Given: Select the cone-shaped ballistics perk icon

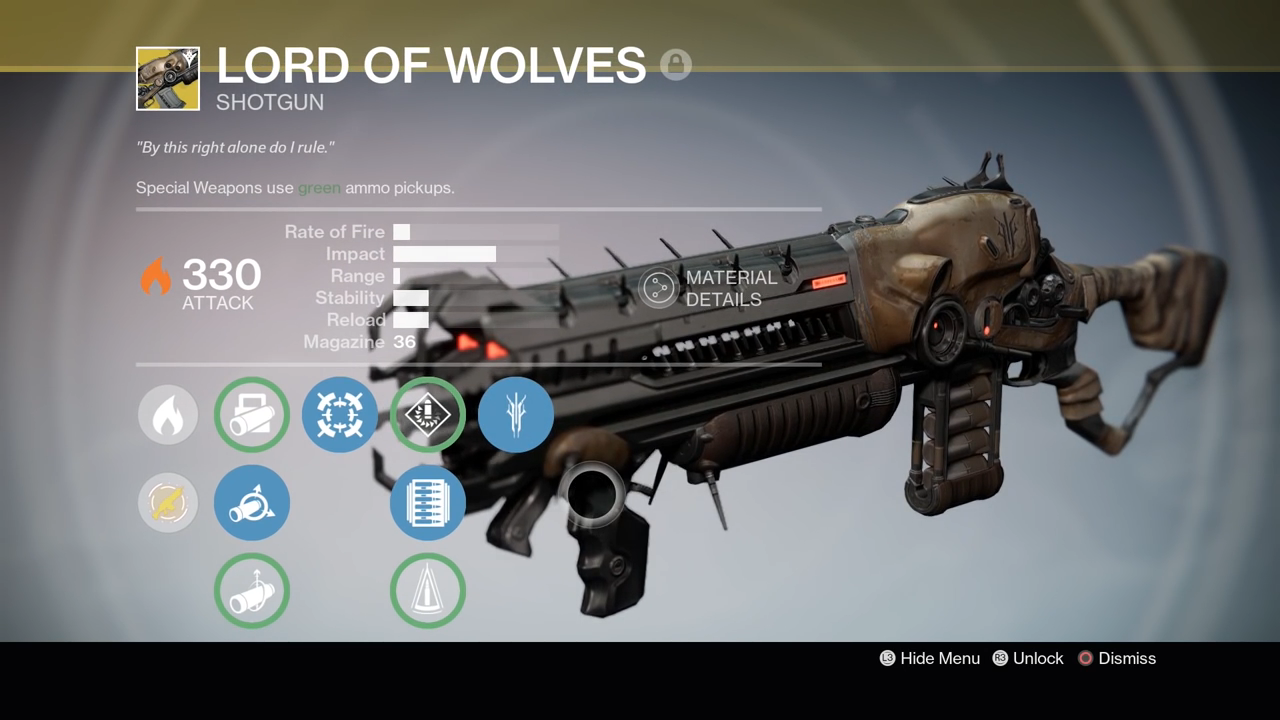Looking at the screenshot, I should pyautogui.click(x=427, y=591).
